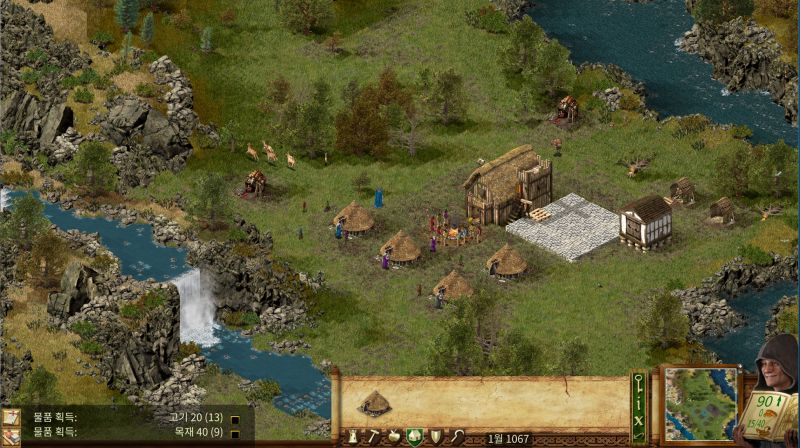Open the key options menu

point(639,381)
